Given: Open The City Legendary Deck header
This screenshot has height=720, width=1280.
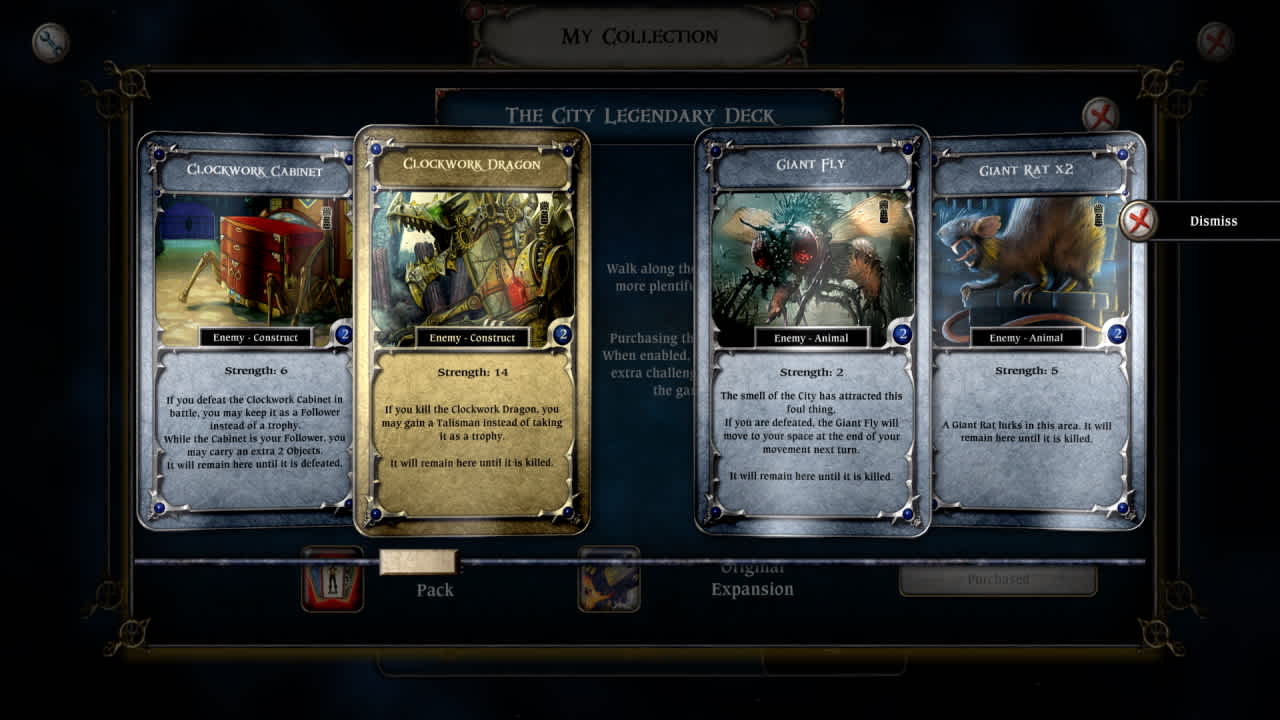Looking at the screenshot, I should tap(639, 114).
